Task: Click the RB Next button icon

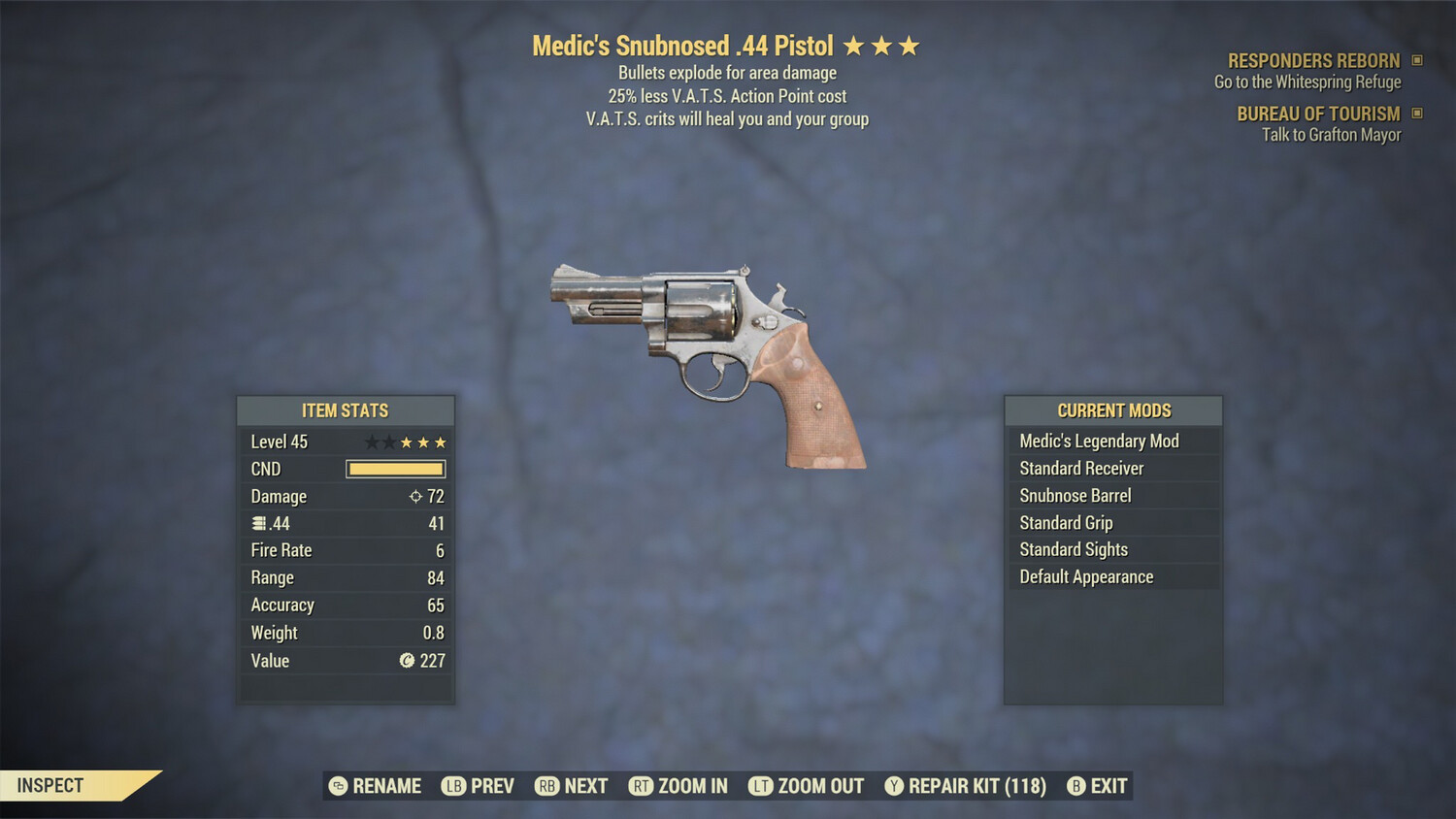Action: pos(547,786)
